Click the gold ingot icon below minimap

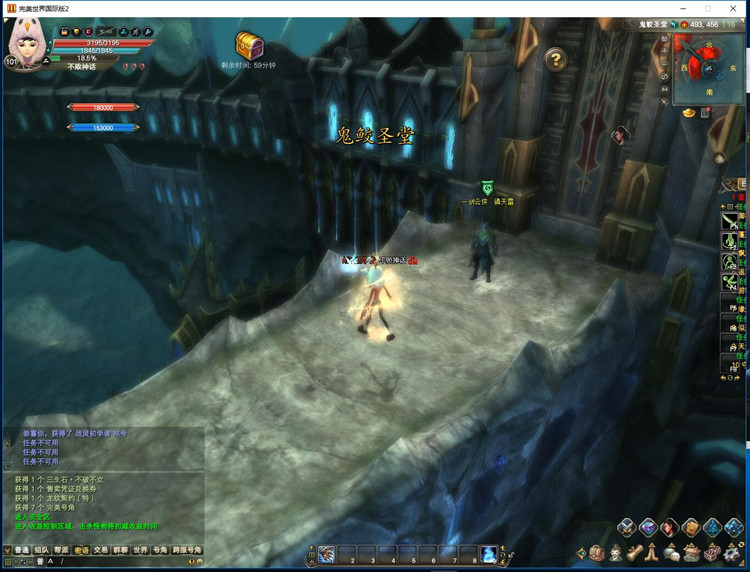pos(689,113)
